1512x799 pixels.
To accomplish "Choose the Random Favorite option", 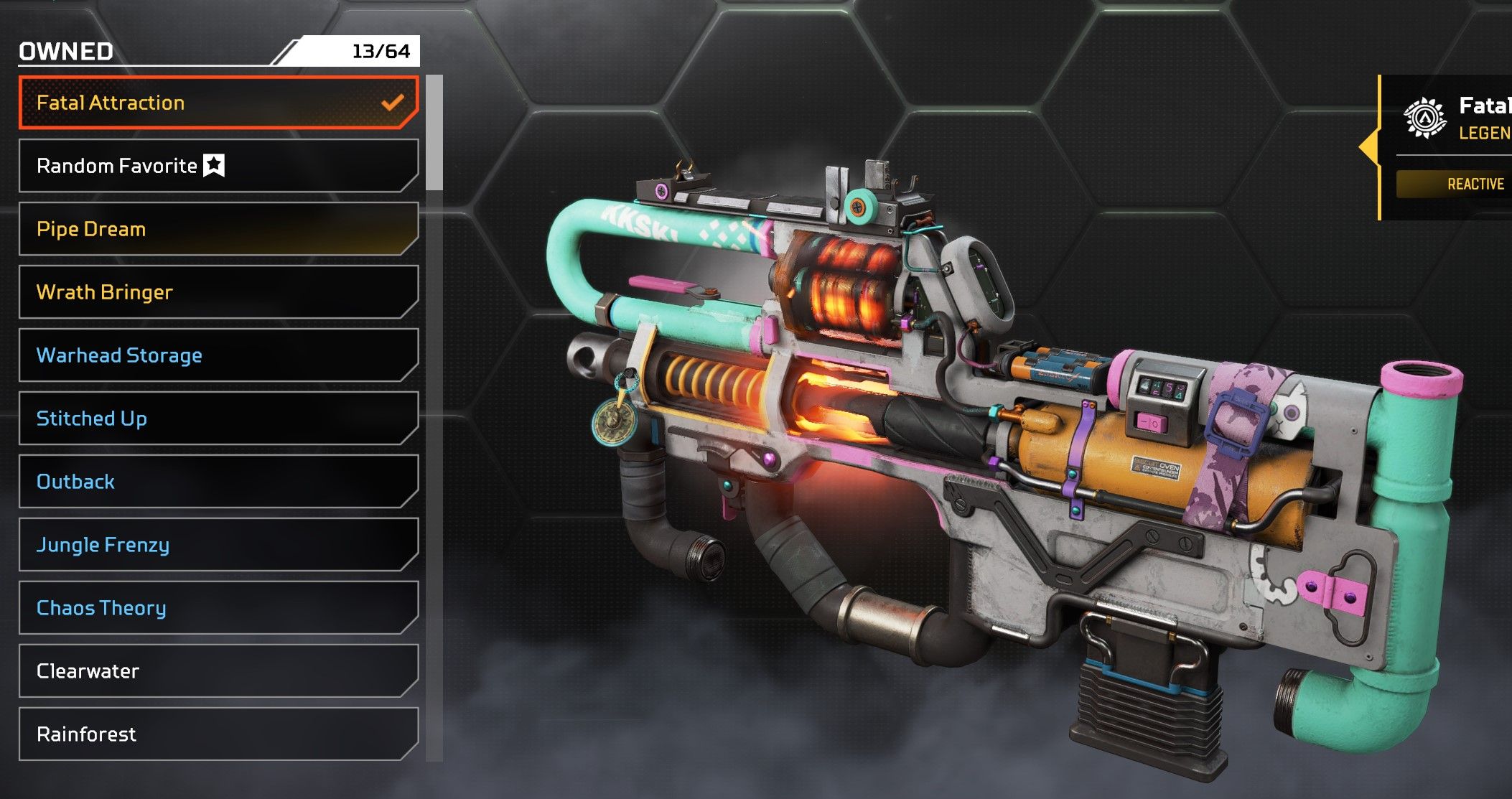I will coord(218,166).
